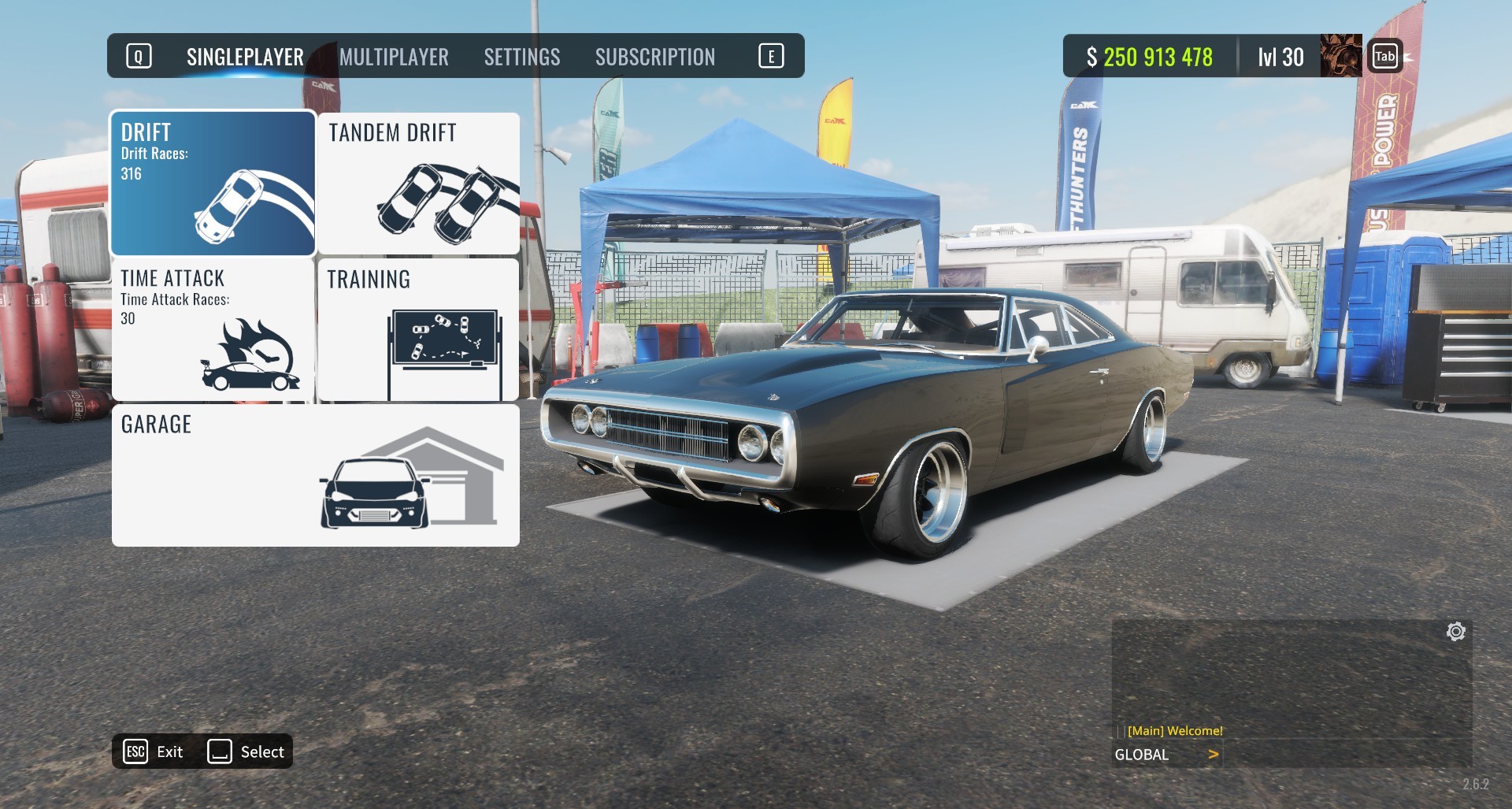Open the SETTINGS menu tab
The height and width of the screenshot is (809, 1512).
point(522,57)
